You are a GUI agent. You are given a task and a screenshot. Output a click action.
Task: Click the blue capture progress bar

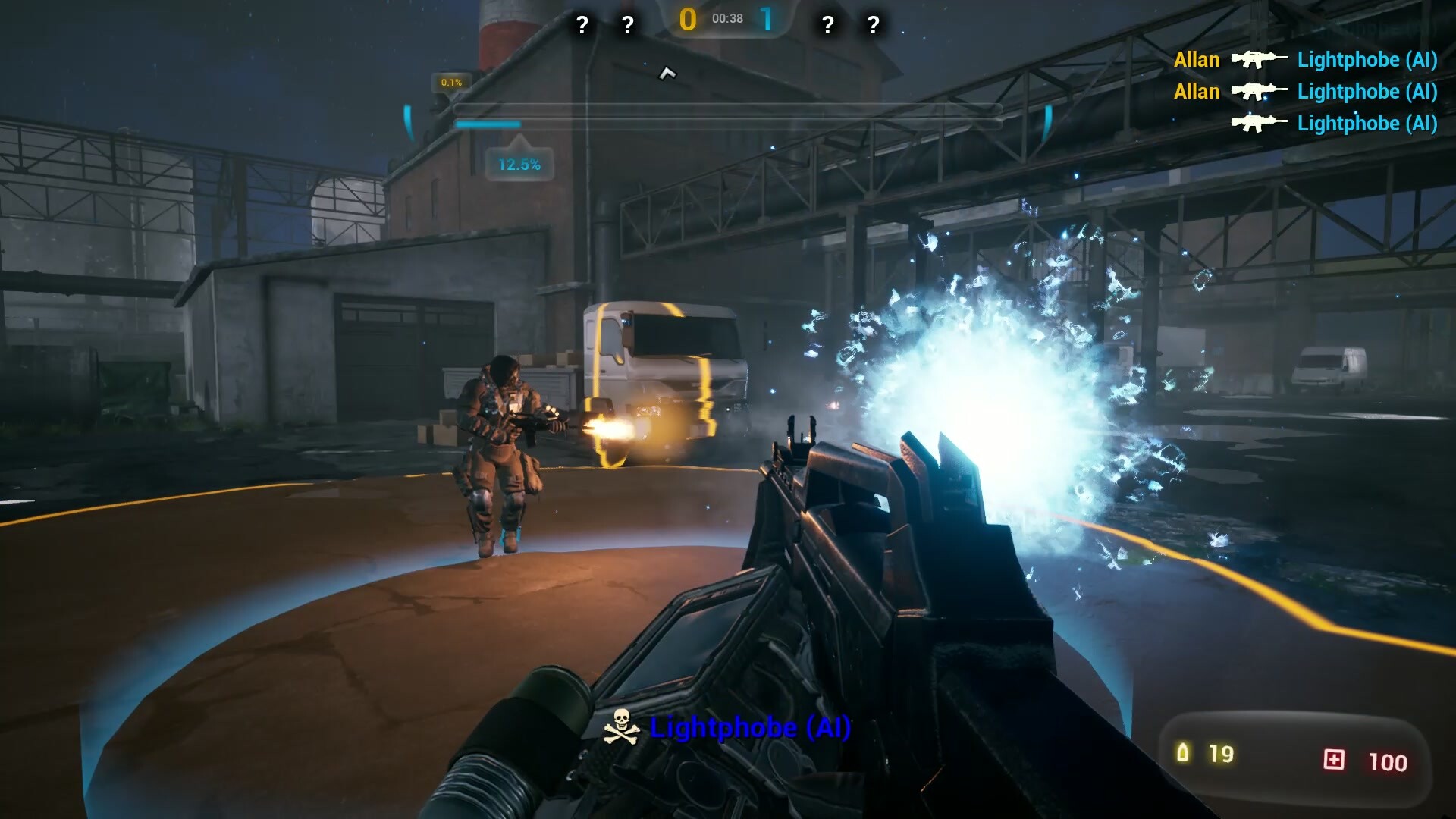[x=487, y=124]
